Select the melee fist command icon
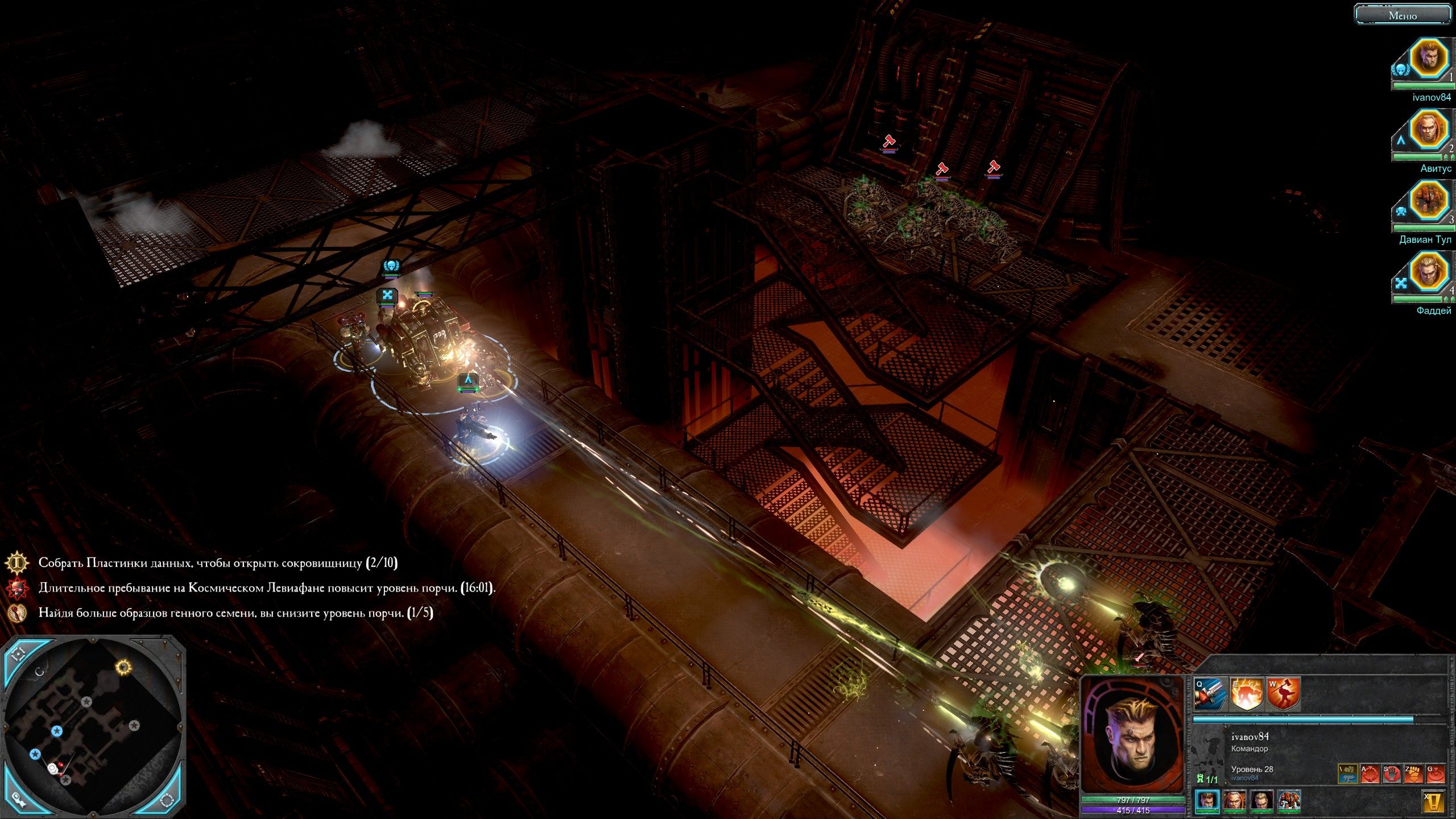 point(1414,773)
